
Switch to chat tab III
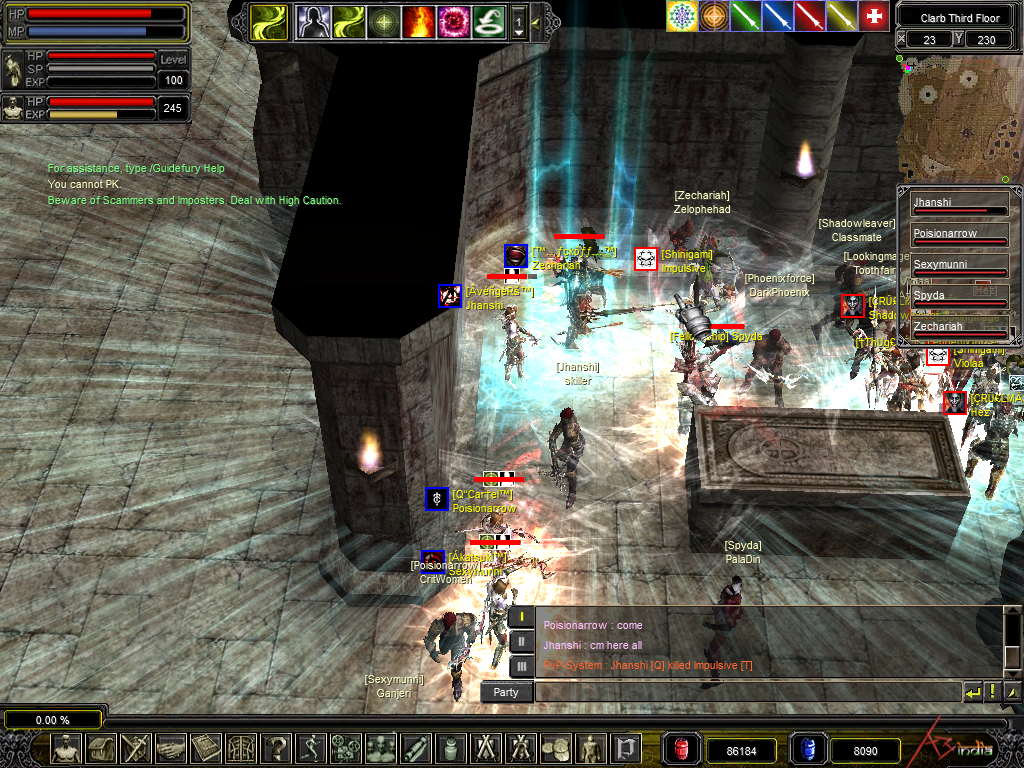522,665
